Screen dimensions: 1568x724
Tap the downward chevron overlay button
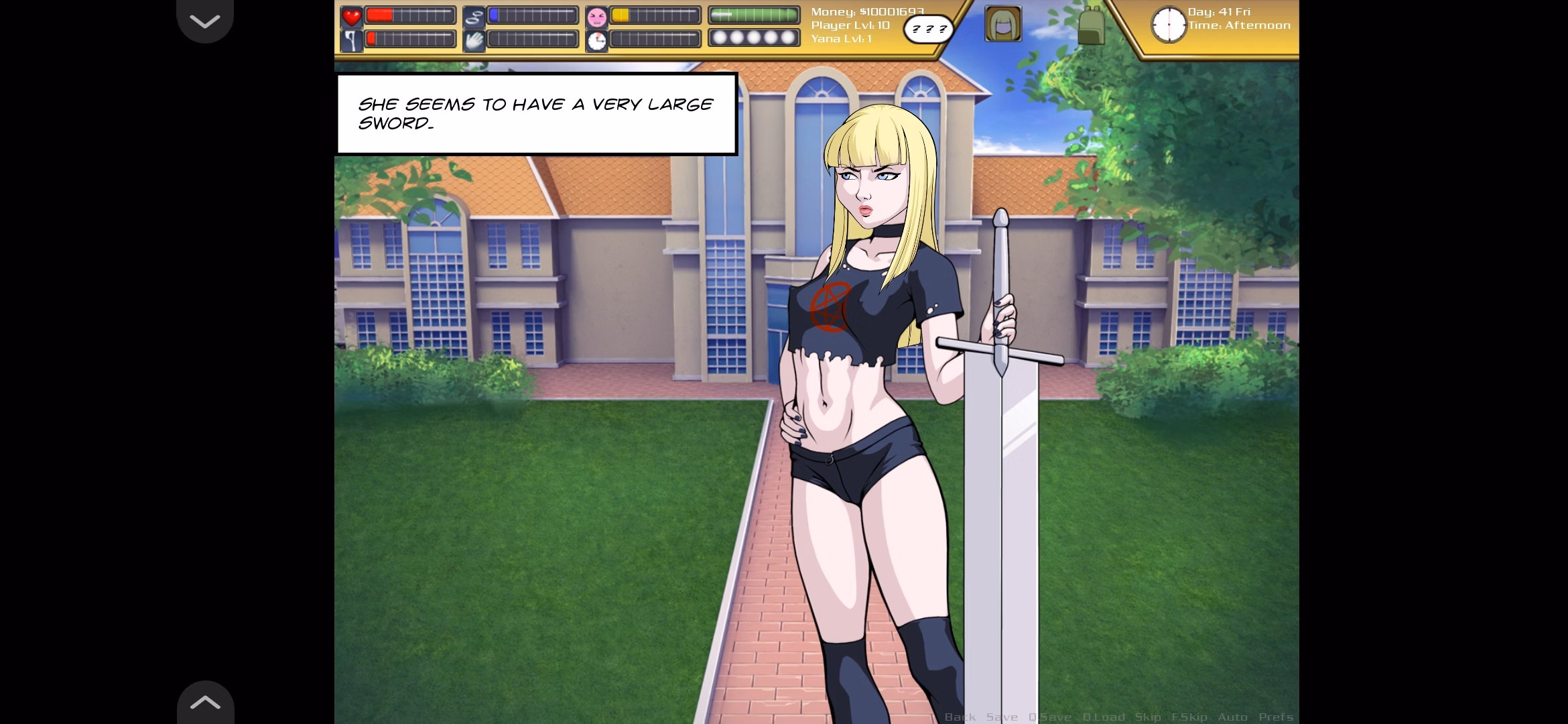pos(205,21)
